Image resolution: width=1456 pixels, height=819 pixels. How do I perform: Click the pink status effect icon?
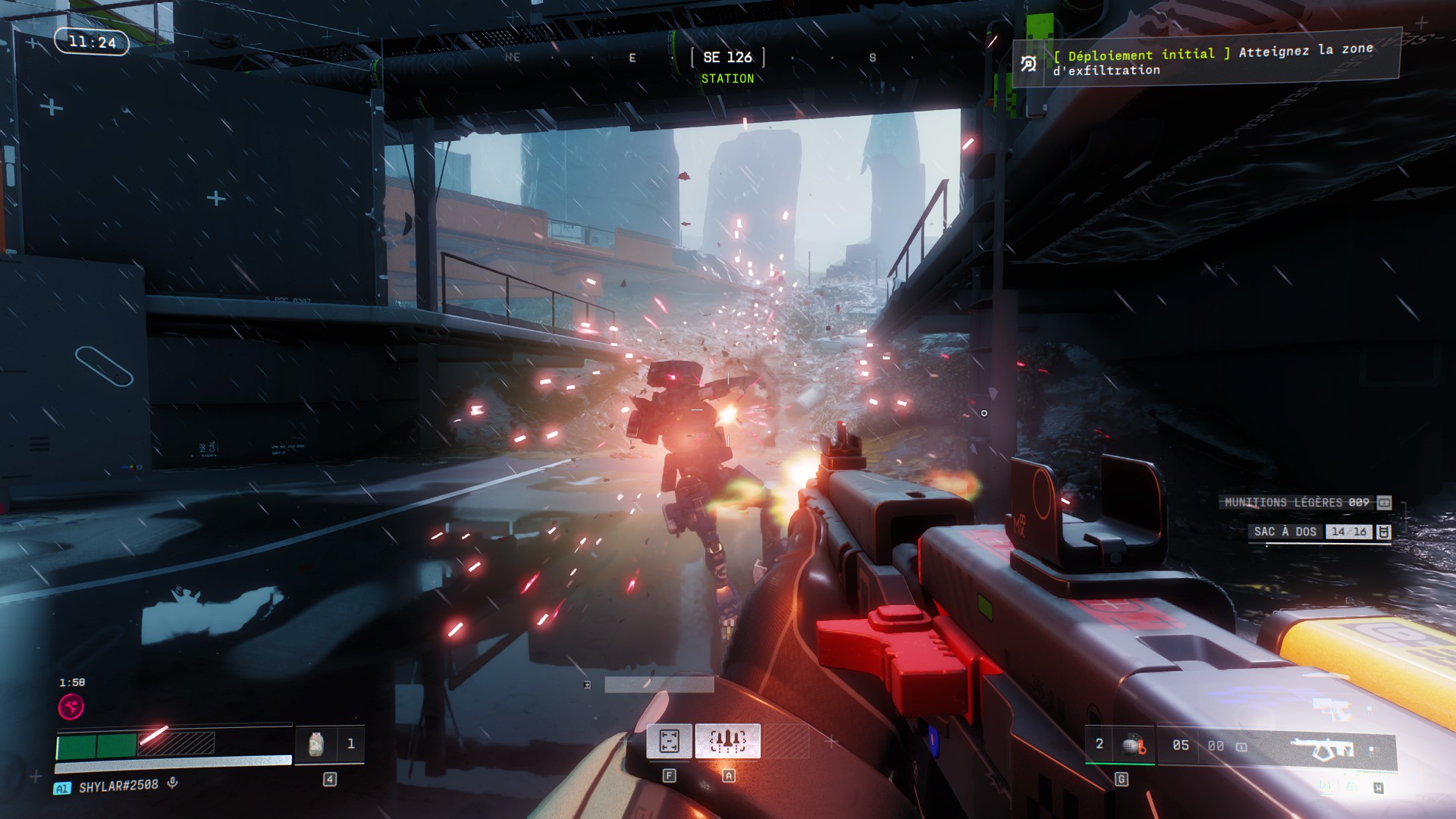pyautogui.click(x=71, y=707)
